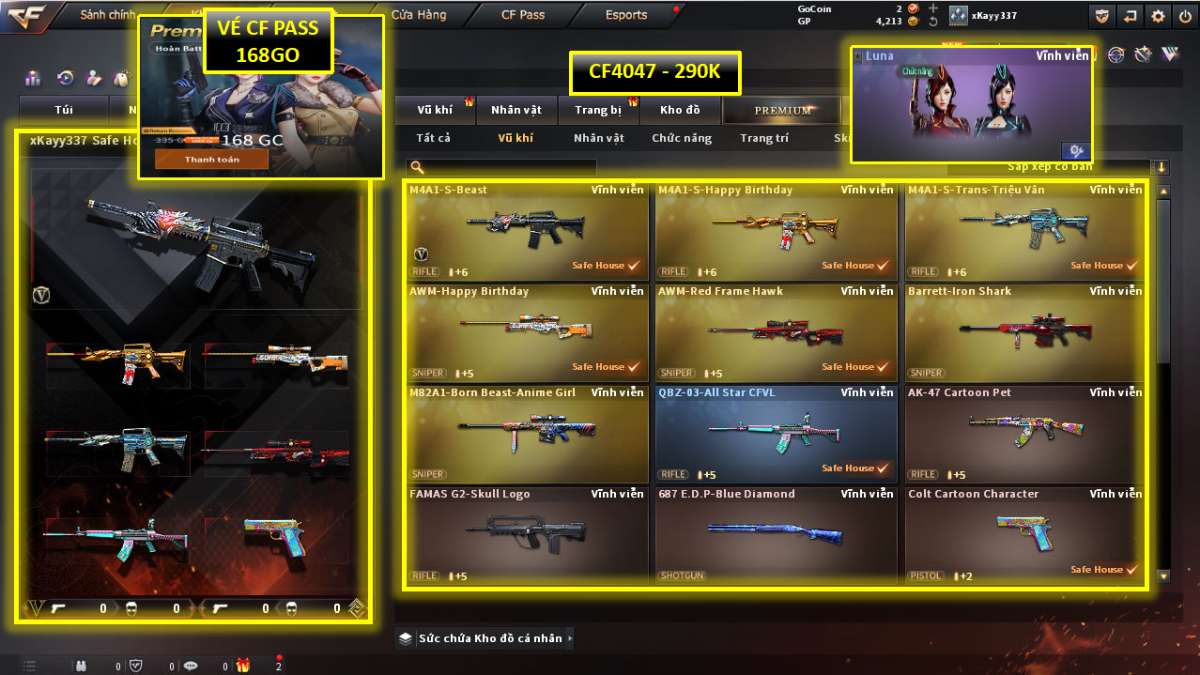1200x675 pixels.
Task: Click the Thanh toán payment button
Action: 211,159
